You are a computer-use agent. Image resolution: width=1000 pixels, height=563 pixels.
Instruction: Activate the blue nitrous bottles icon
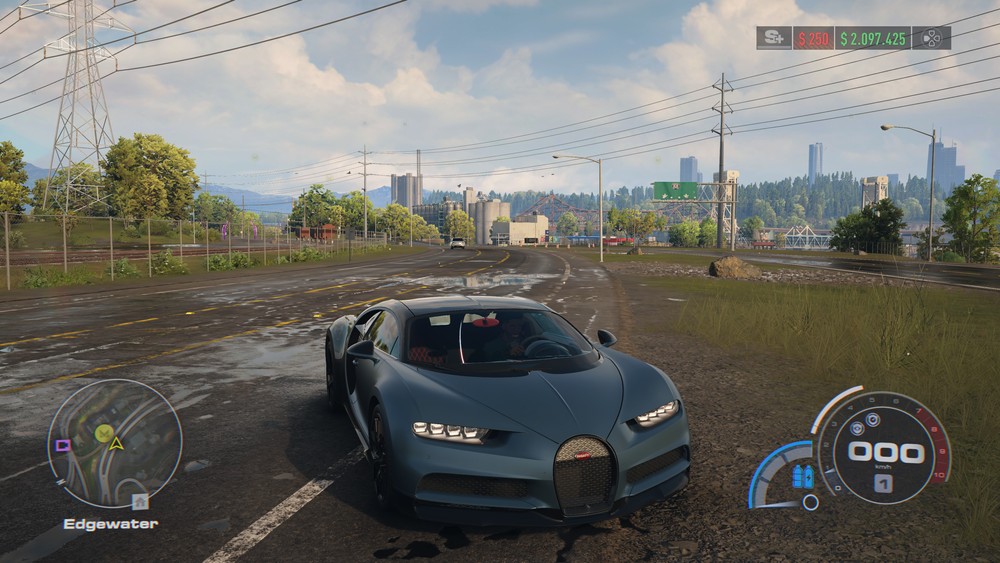802,477
